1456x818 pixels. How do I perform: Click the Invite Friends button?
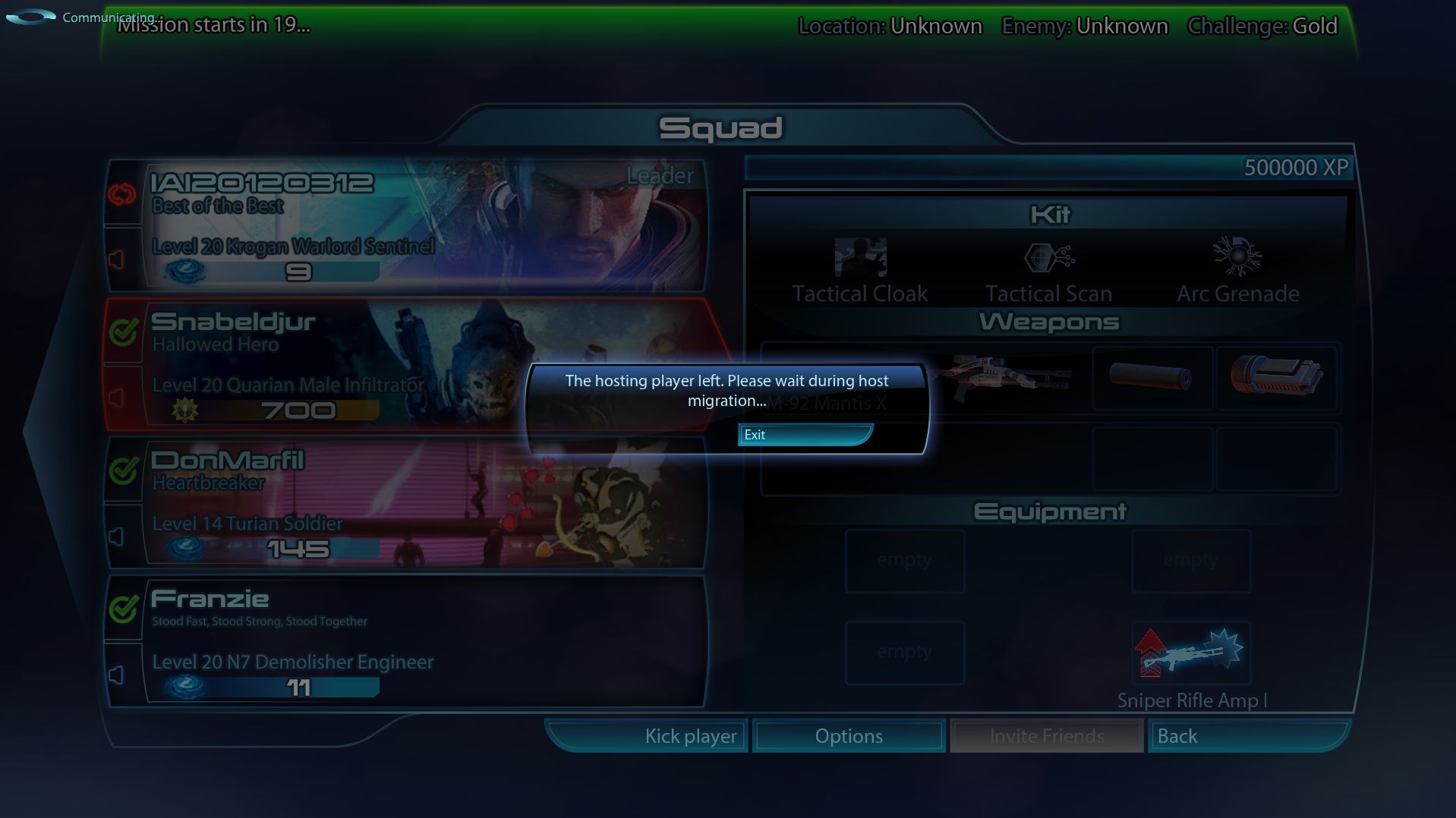pyautogui.click(x=1046, y=736)
